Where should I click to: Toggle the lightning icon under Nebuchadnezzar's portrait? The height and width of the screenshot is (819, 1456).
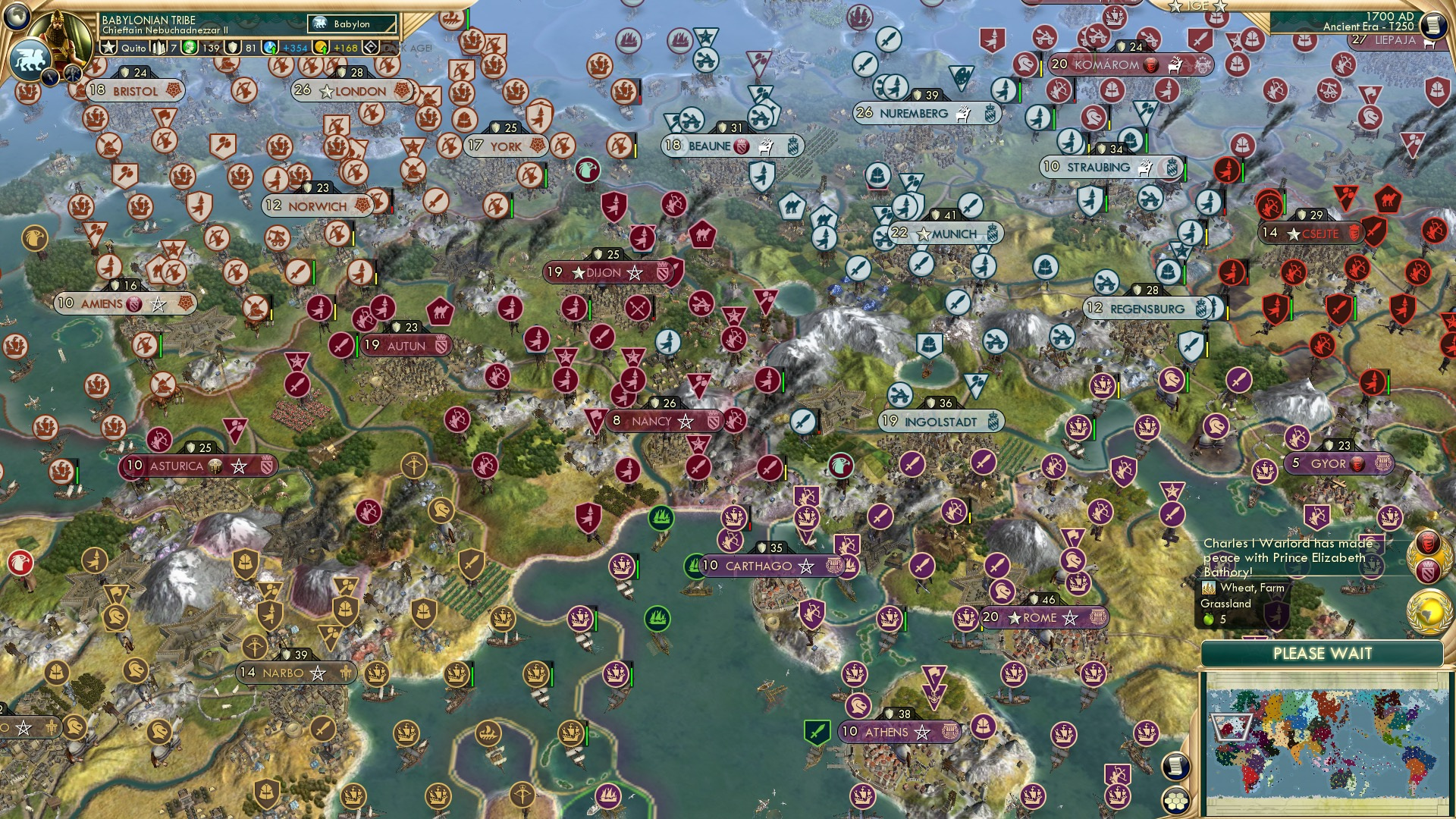(49, 77)
